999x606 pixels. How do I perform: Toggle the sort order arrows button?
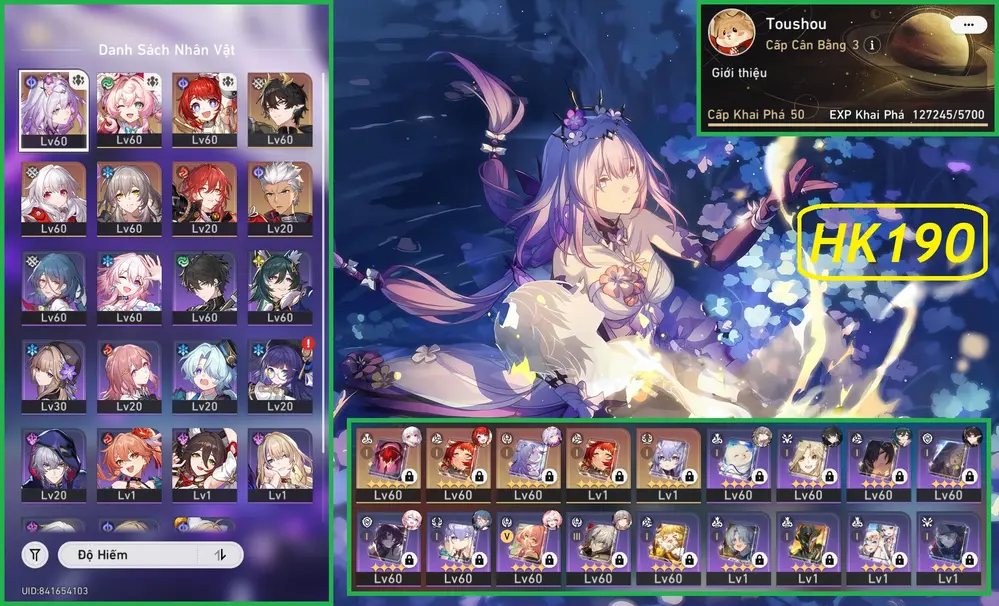[x=220, y=554]
